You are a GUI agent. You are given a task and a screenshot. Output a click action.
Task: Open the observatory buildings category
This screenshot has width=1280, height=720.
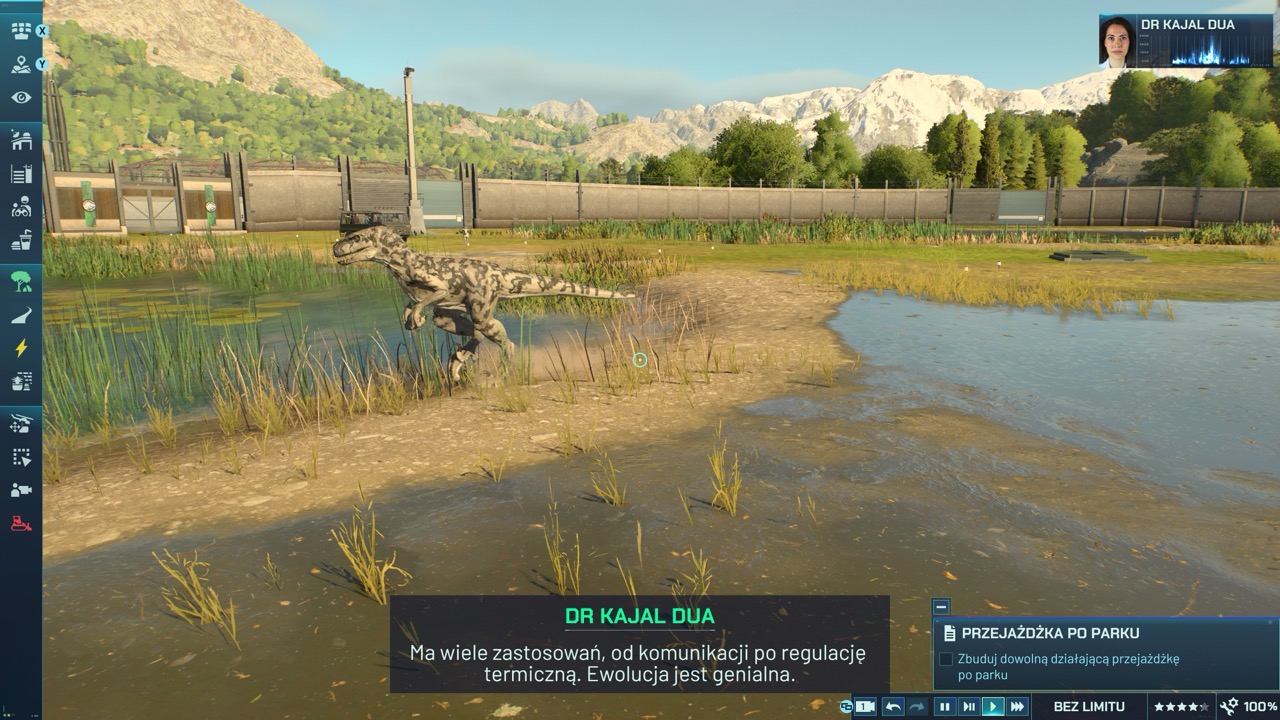pyautogui.click(x=21, y=141)
